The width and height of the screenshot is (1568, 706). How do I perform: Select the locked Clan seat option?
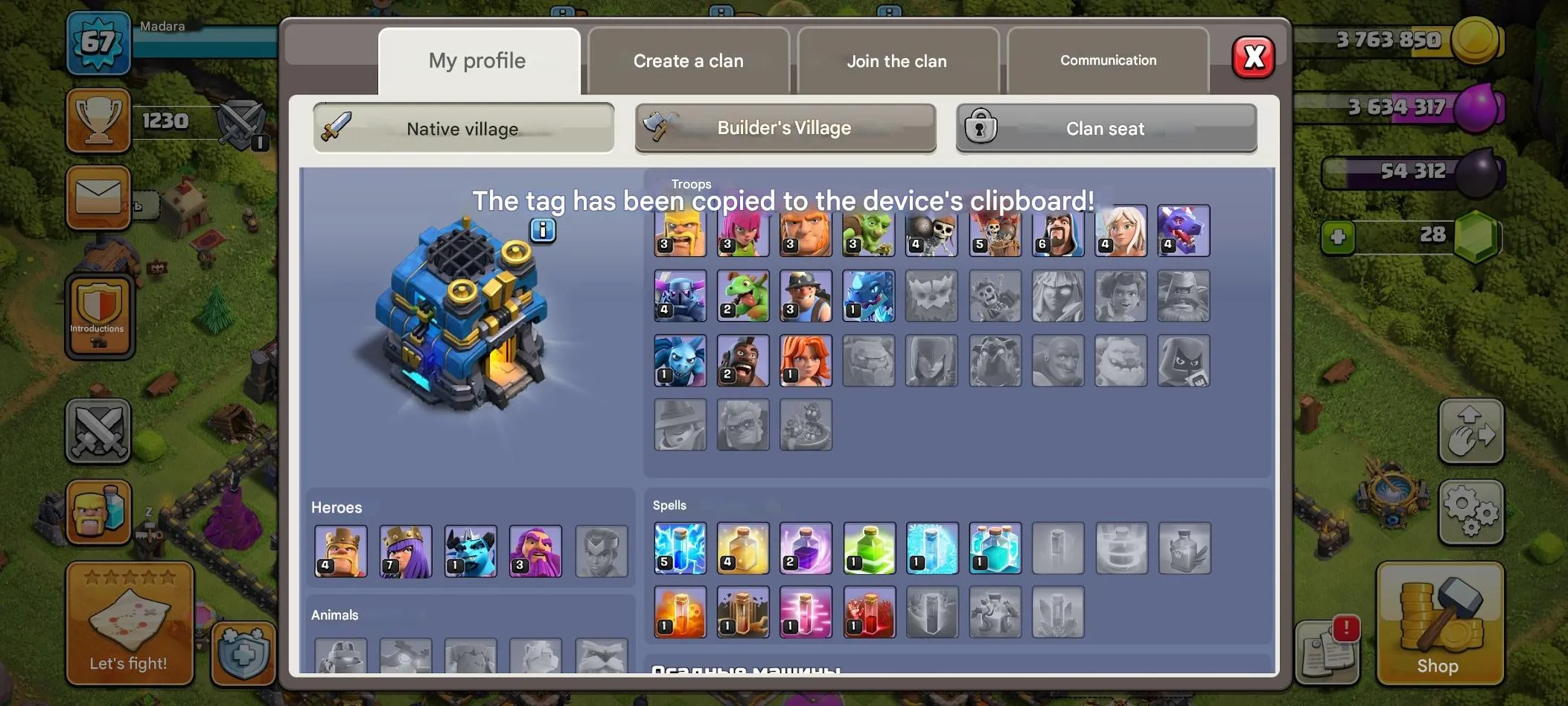coord(1105,128)
